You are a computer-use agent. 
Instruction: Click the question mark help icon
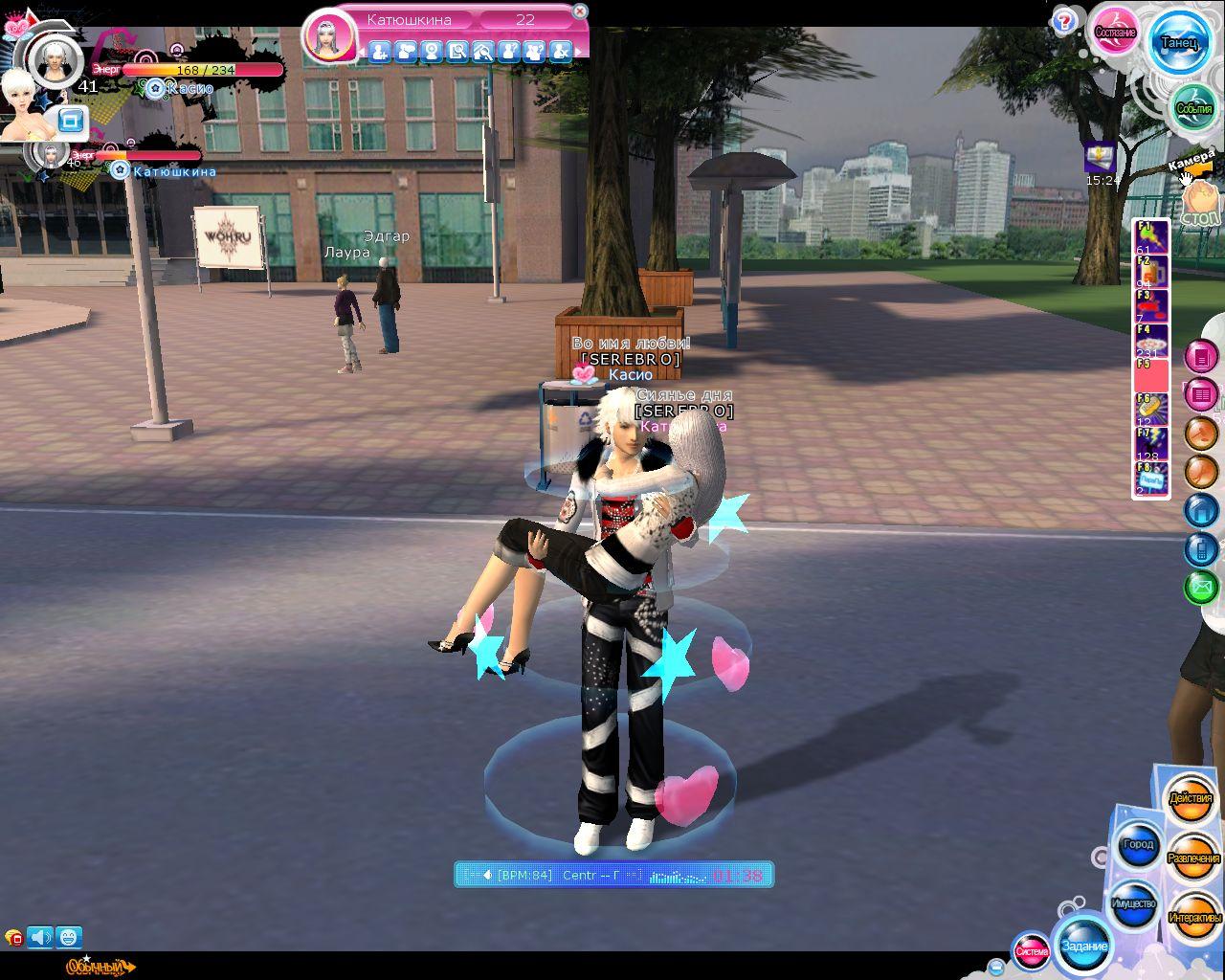coord(1064,21)
